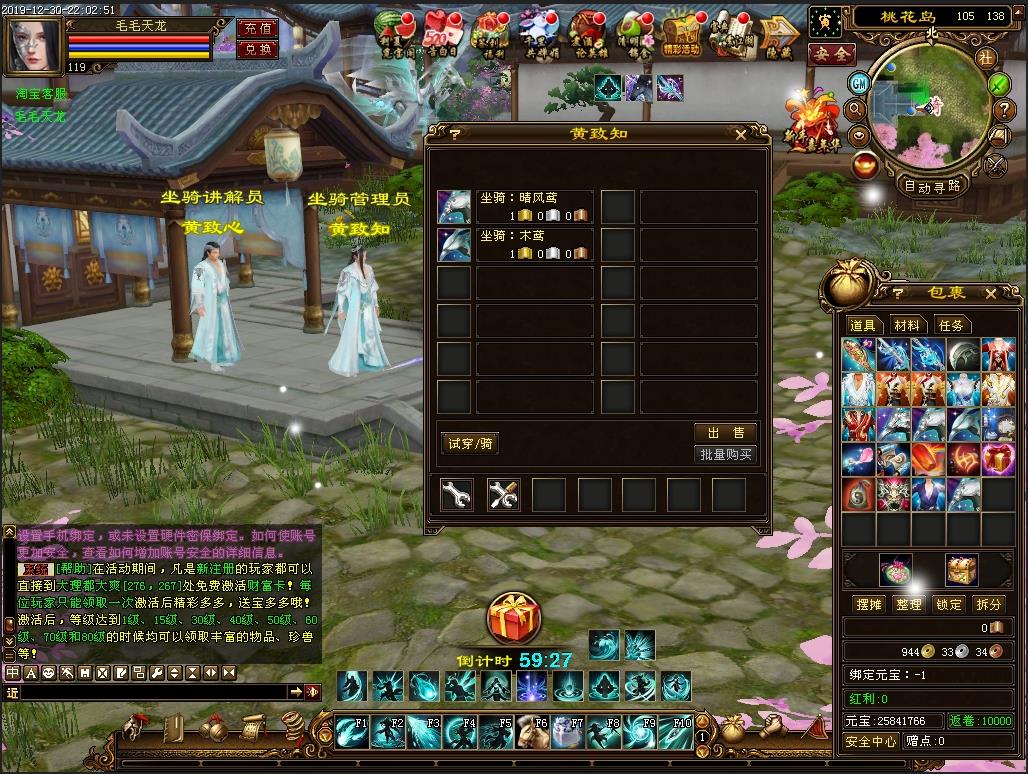Switch to the 材料 materials tab
Viewport: 1028px width, 774px height.
907,325
